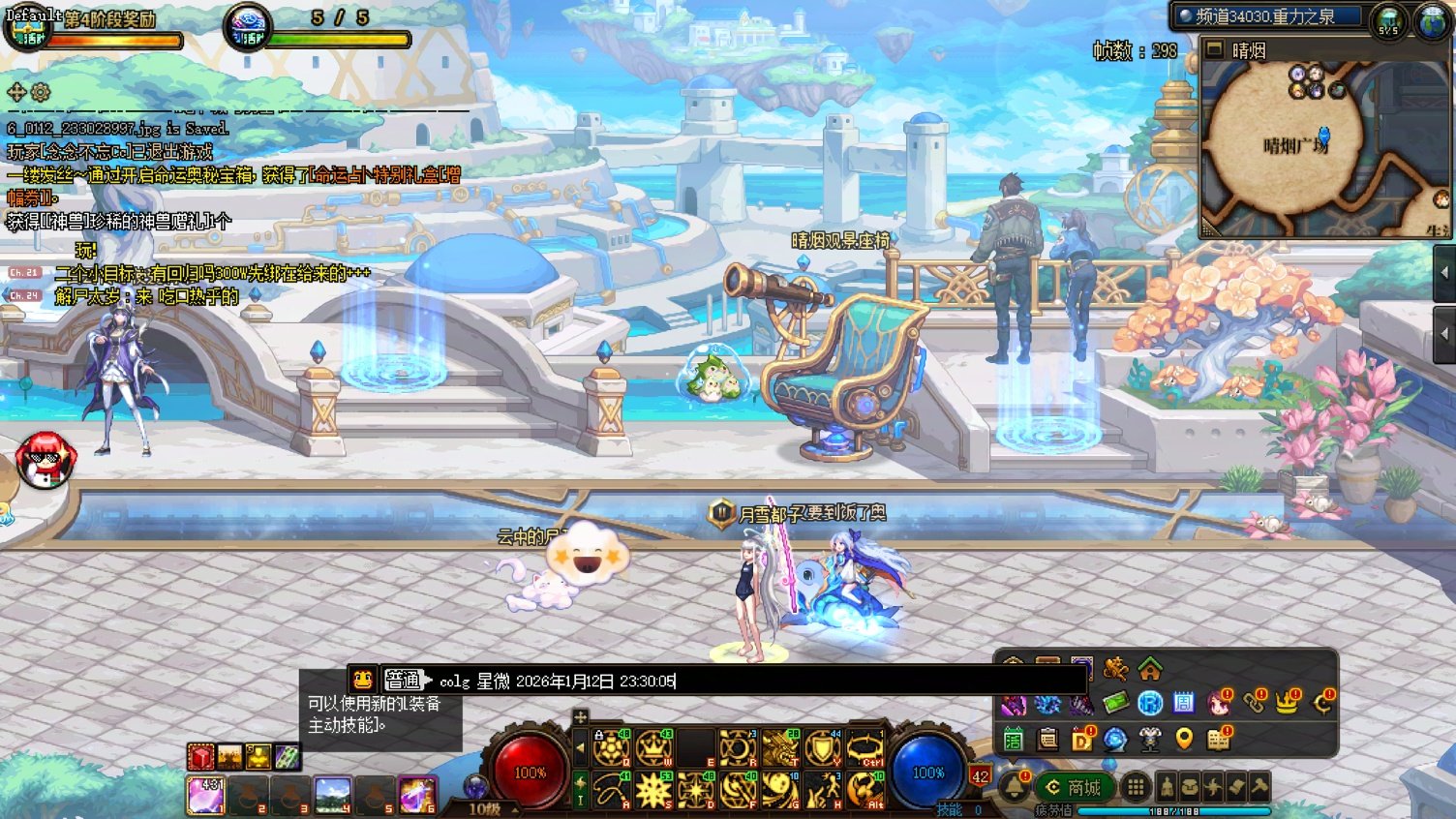Open the 商城 shop button
1456x819 pixels.
[x=1074, y=787]
